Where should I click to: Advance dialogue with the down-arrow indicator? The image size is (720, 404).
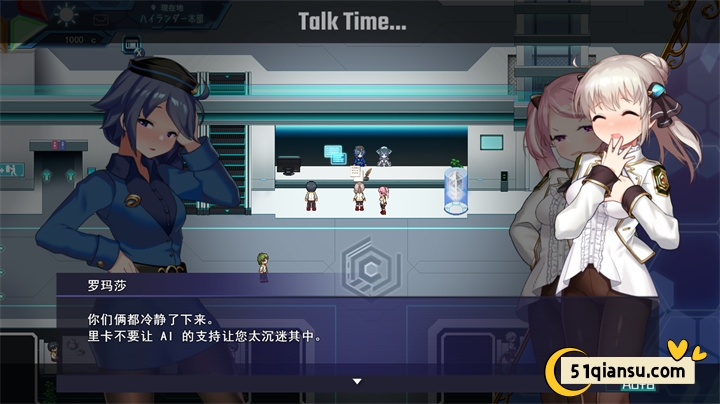[356, 381]
